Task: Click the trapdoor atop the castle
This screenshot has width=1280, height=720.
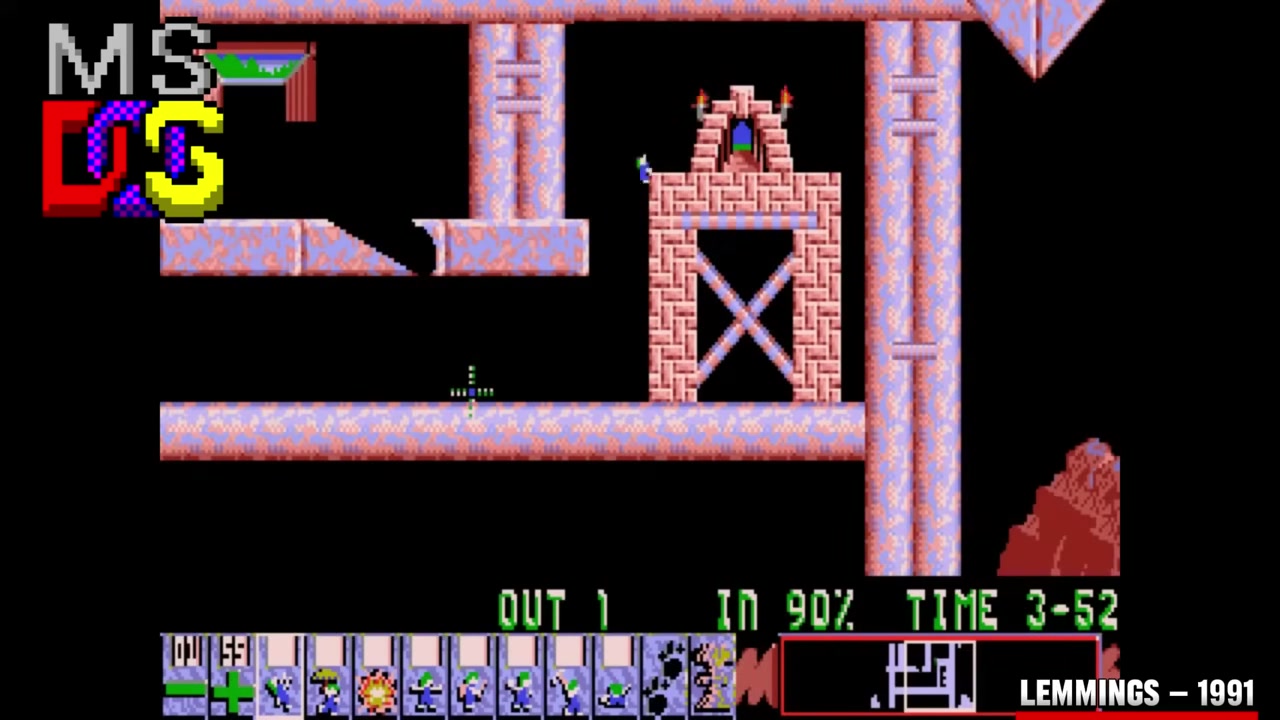Action: pyautogui.click(x=742, y=135)
